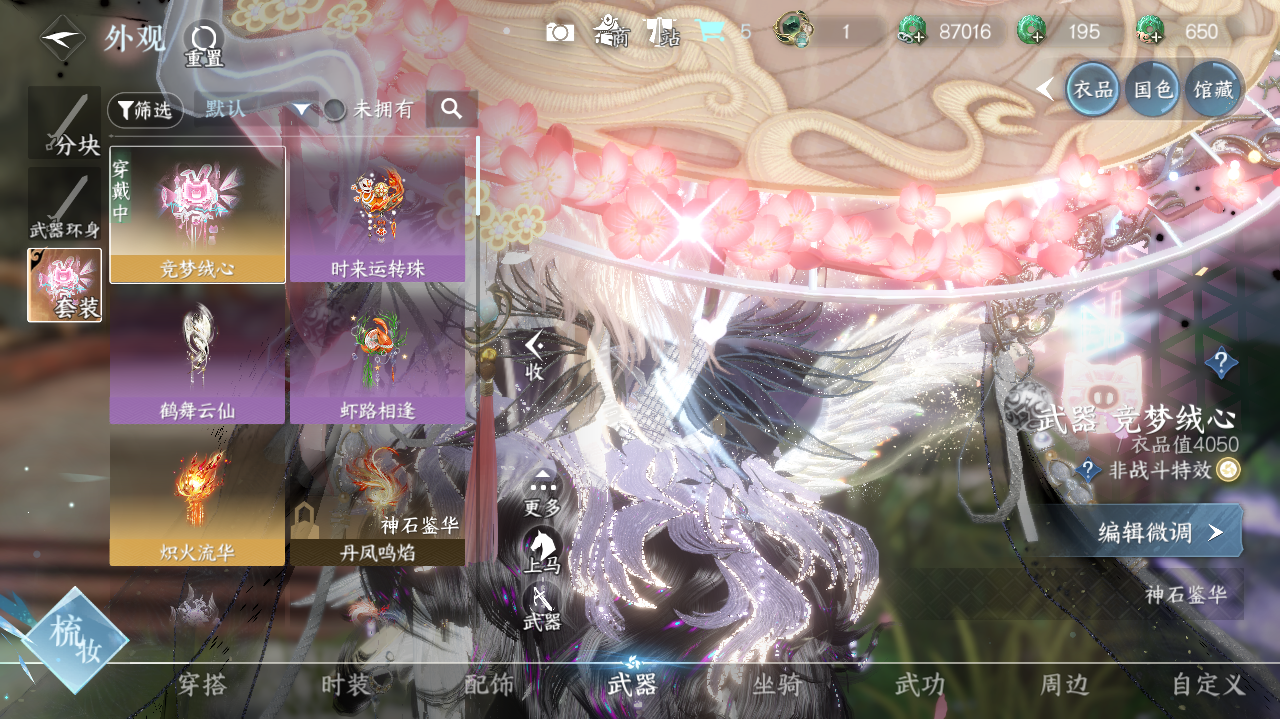Switch to the 时装 tab
Viewport: 1280px width, 719px height.
346,685
